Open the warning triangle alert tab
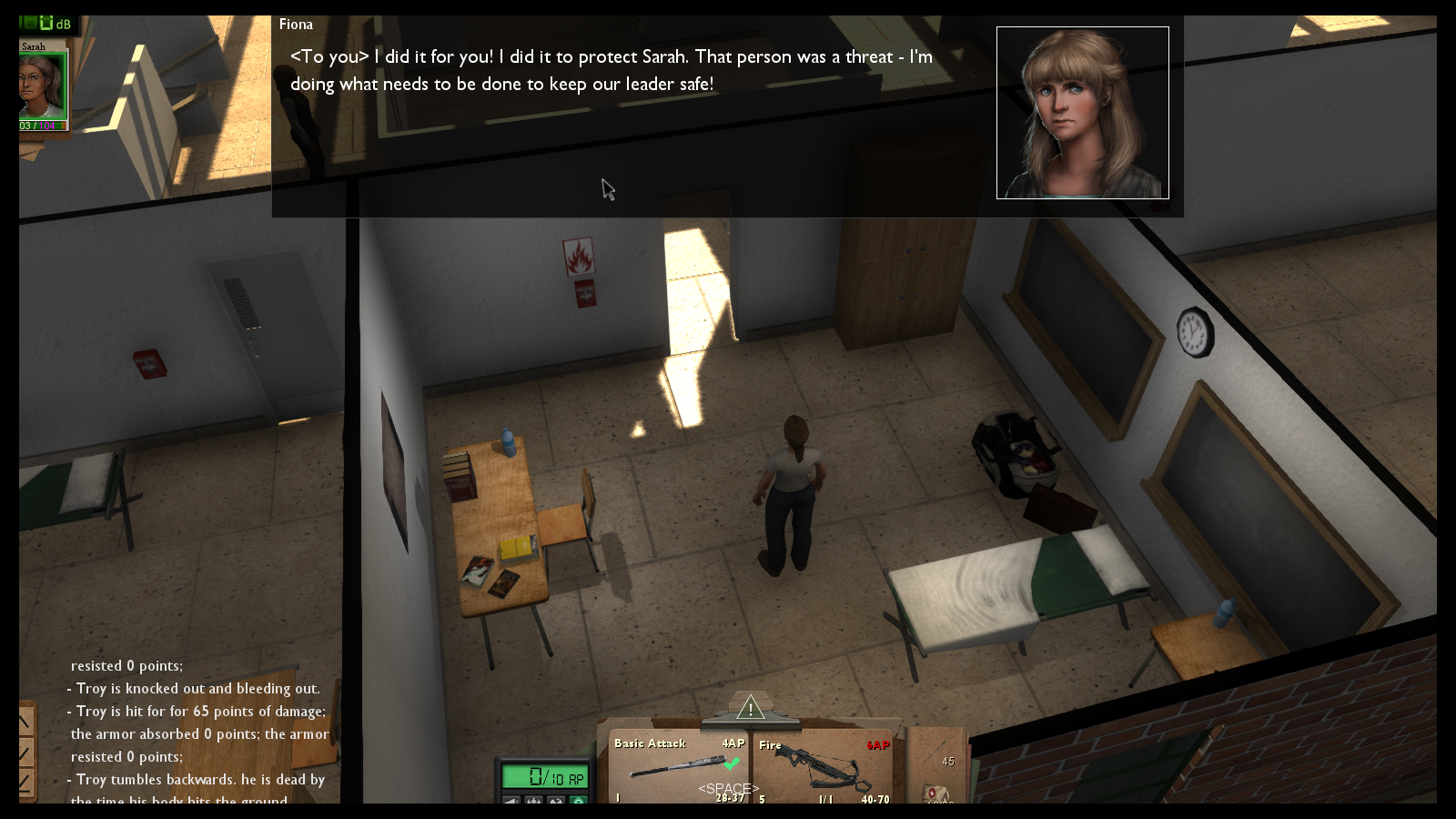 click(750, 707)
